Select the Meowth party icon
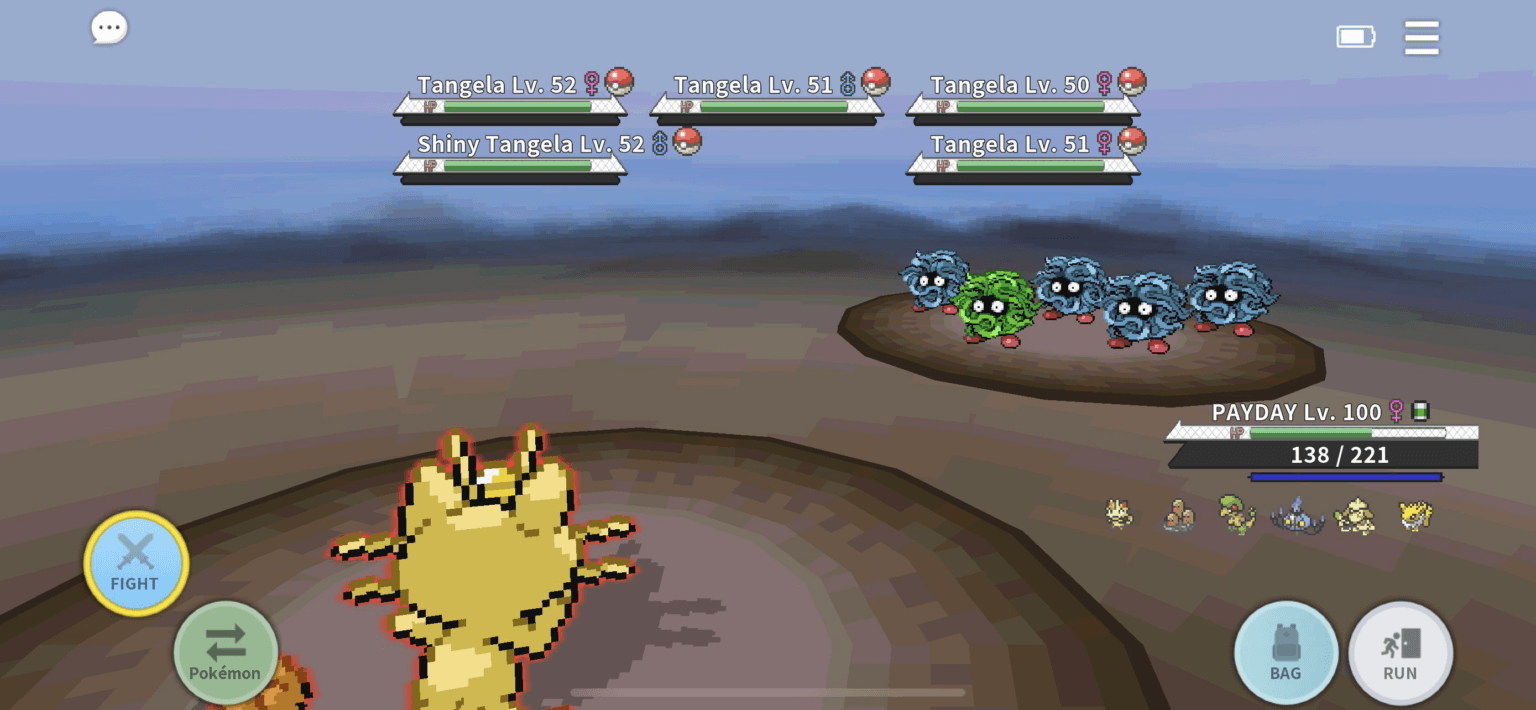 [x=1119, y=514]
